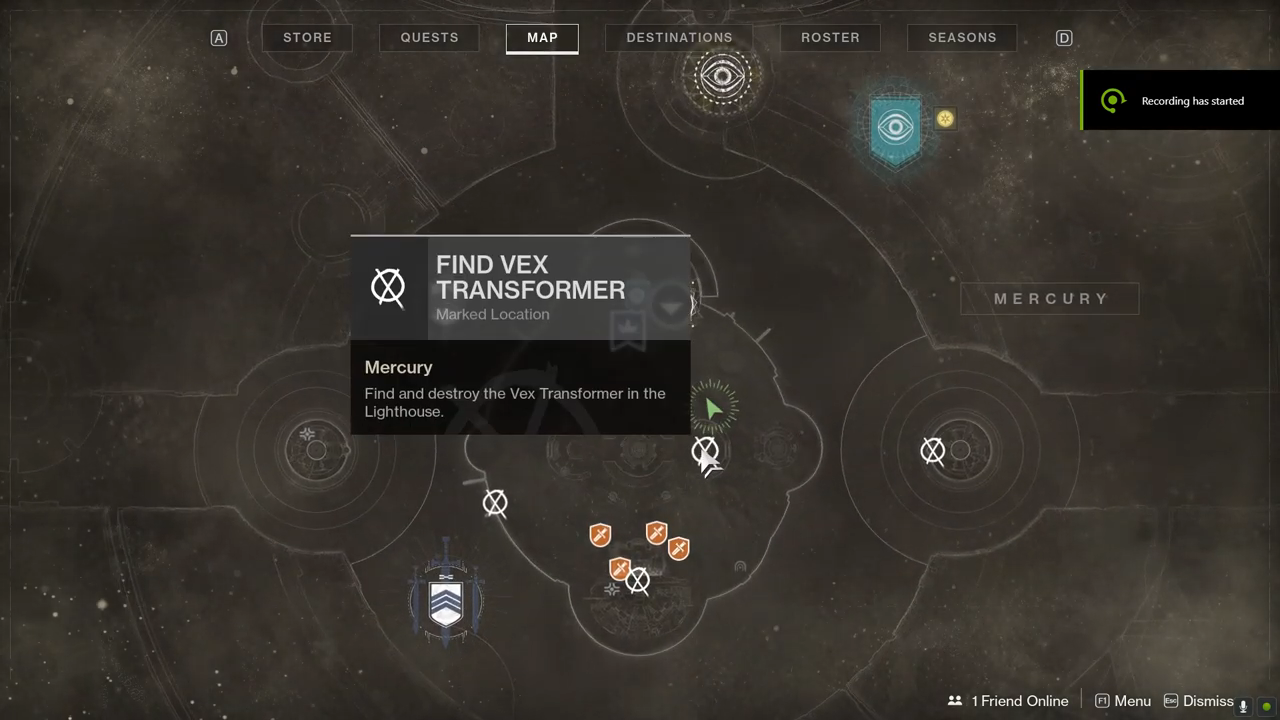The width and height of the screenshot is (1280, 720).
Task: Click the blue chevron vendor shield emblem
Action: 446,602
